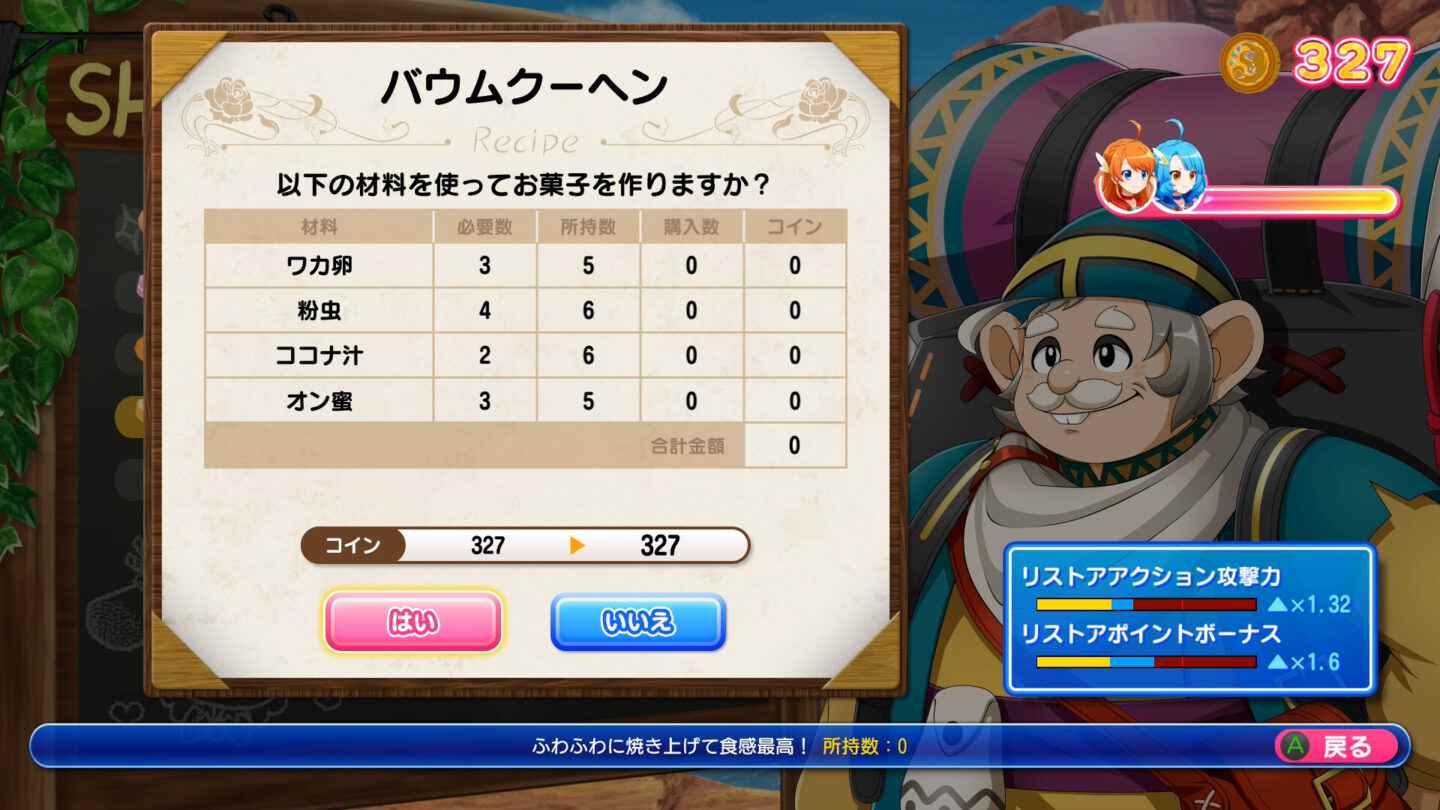
Task: Select the 粉虫 ingredient row
Action: pos(320,308)
